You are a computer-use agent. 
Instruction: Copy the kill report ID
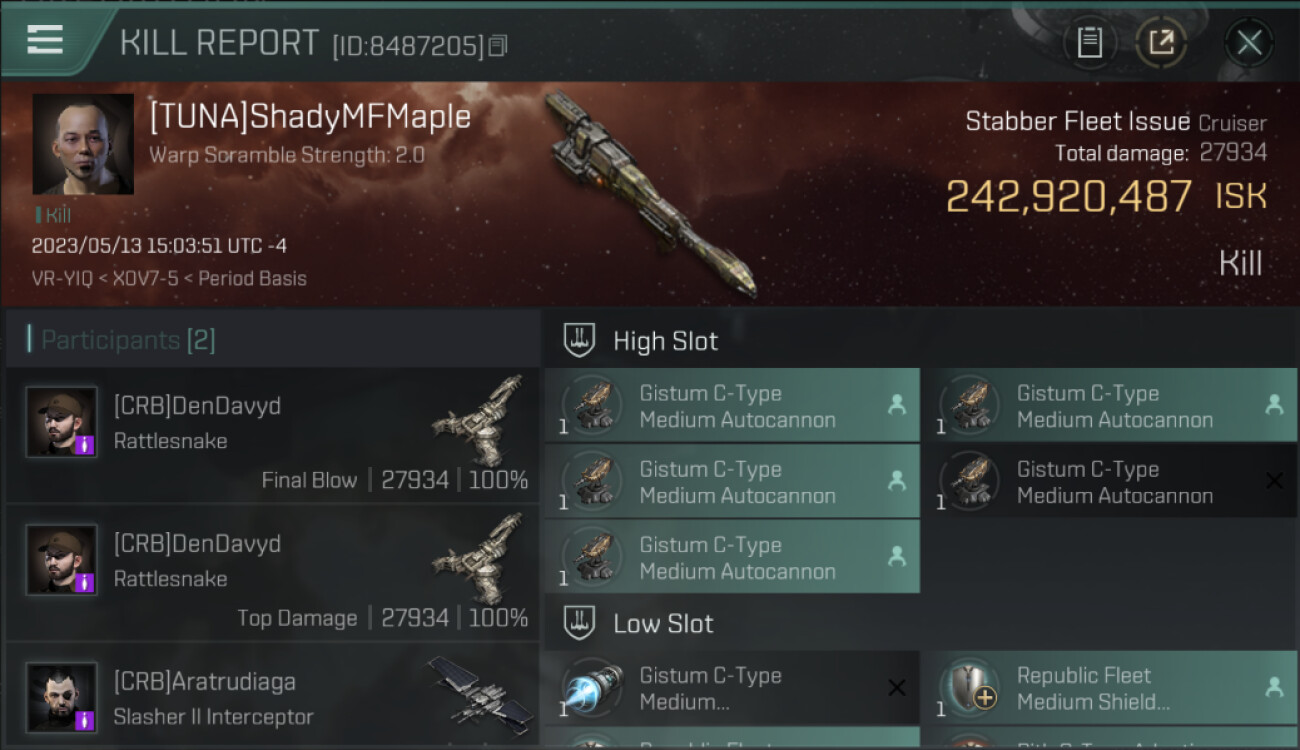point(498,46)
